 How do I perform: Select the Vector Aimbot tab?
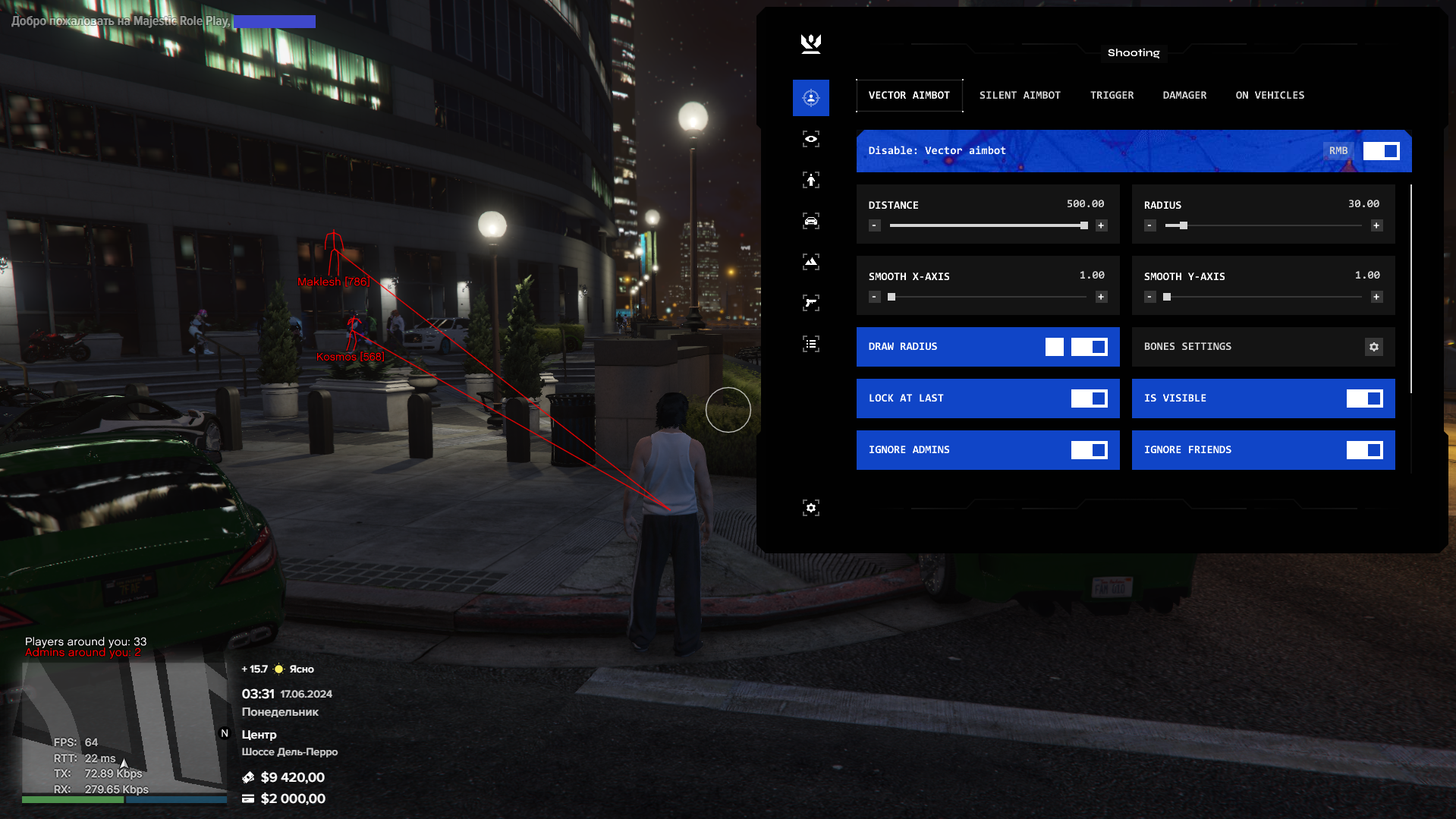click(909, 96)
